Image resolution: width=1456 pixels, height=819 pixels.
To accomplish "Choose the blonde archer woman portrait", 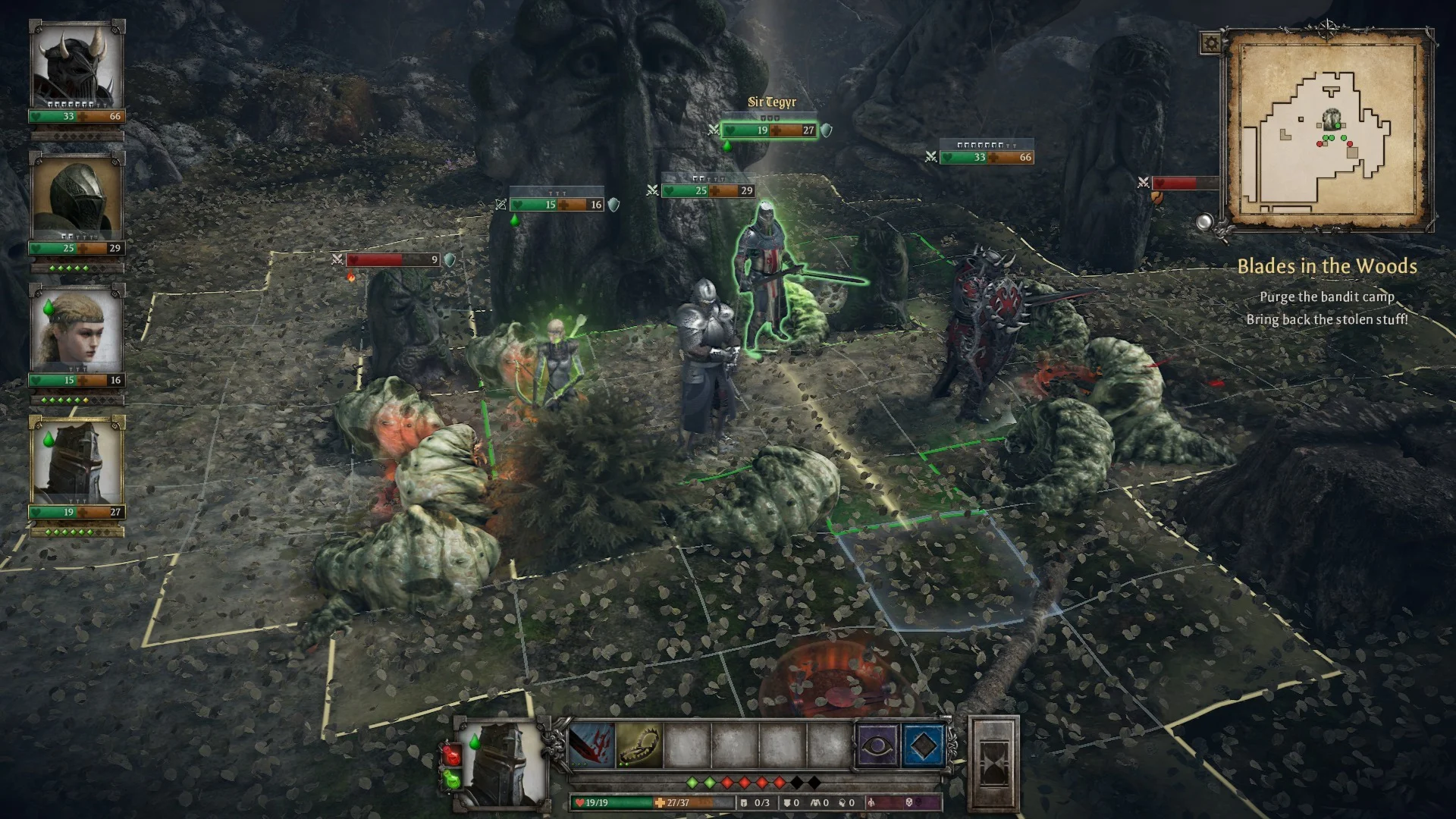I will [x=77, y=330].
